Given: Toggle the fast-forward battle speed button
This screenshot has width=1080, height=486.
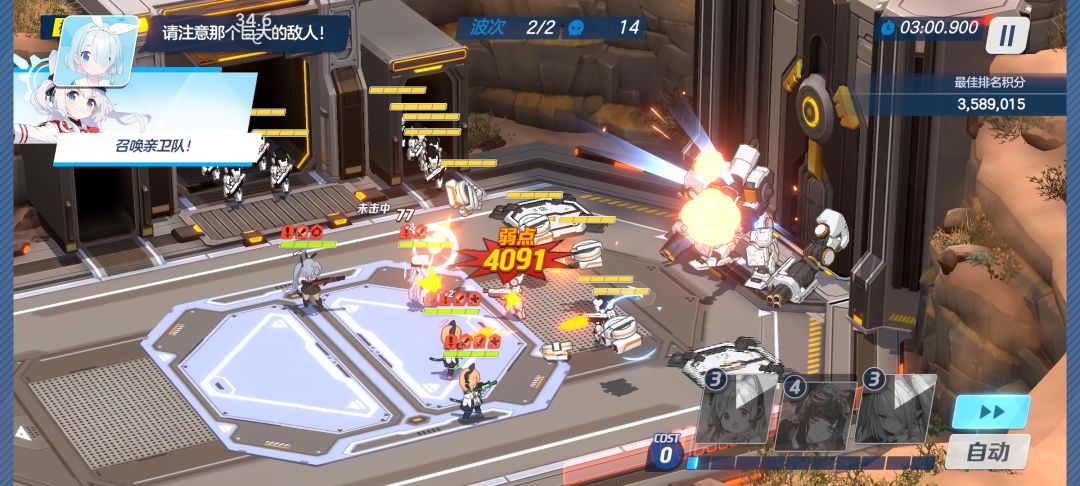Looking at the screenshot, I should 990,412.
